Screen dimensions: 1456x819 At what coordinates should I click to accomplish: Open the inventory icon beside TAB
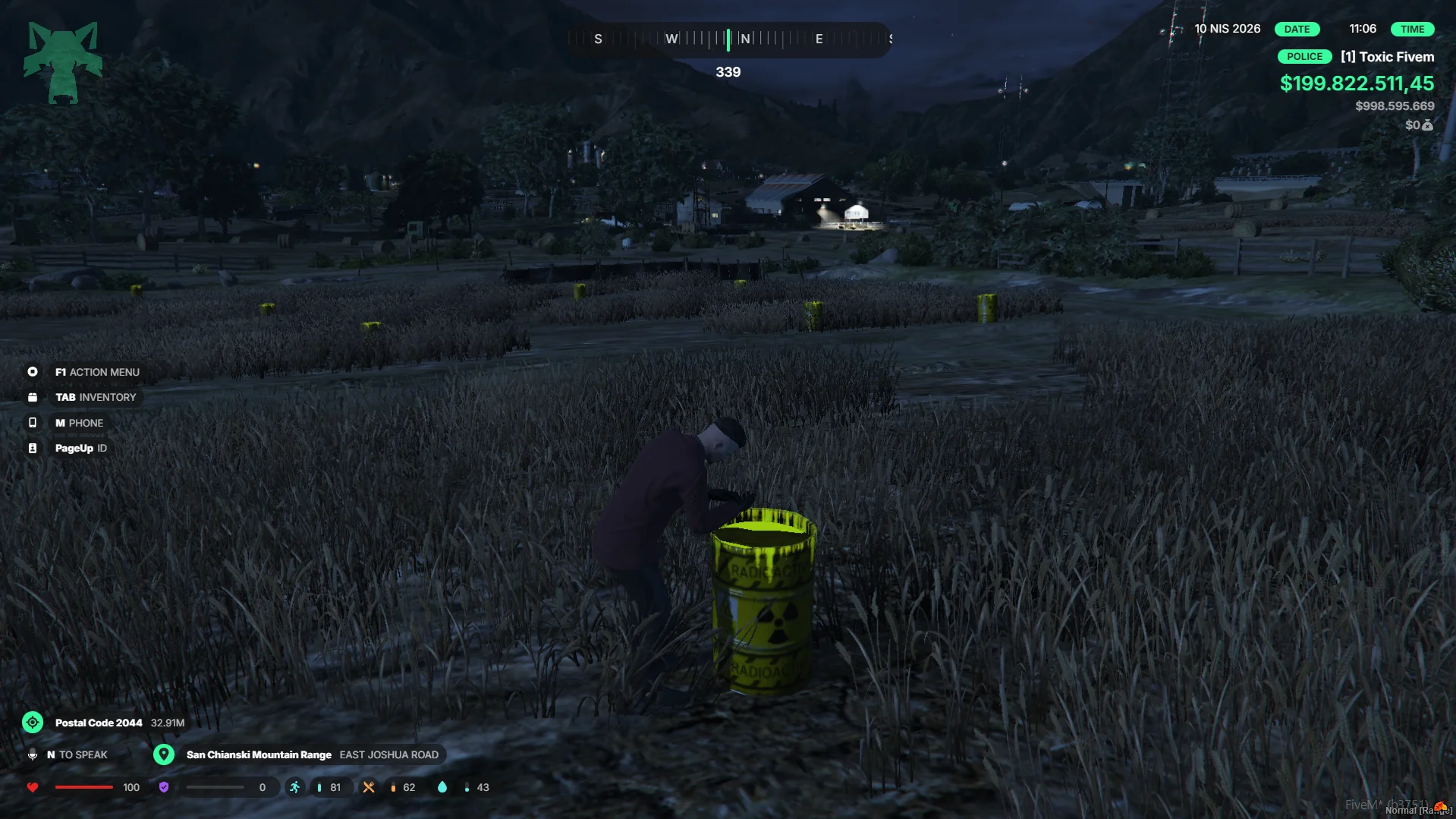pos(33,398)
